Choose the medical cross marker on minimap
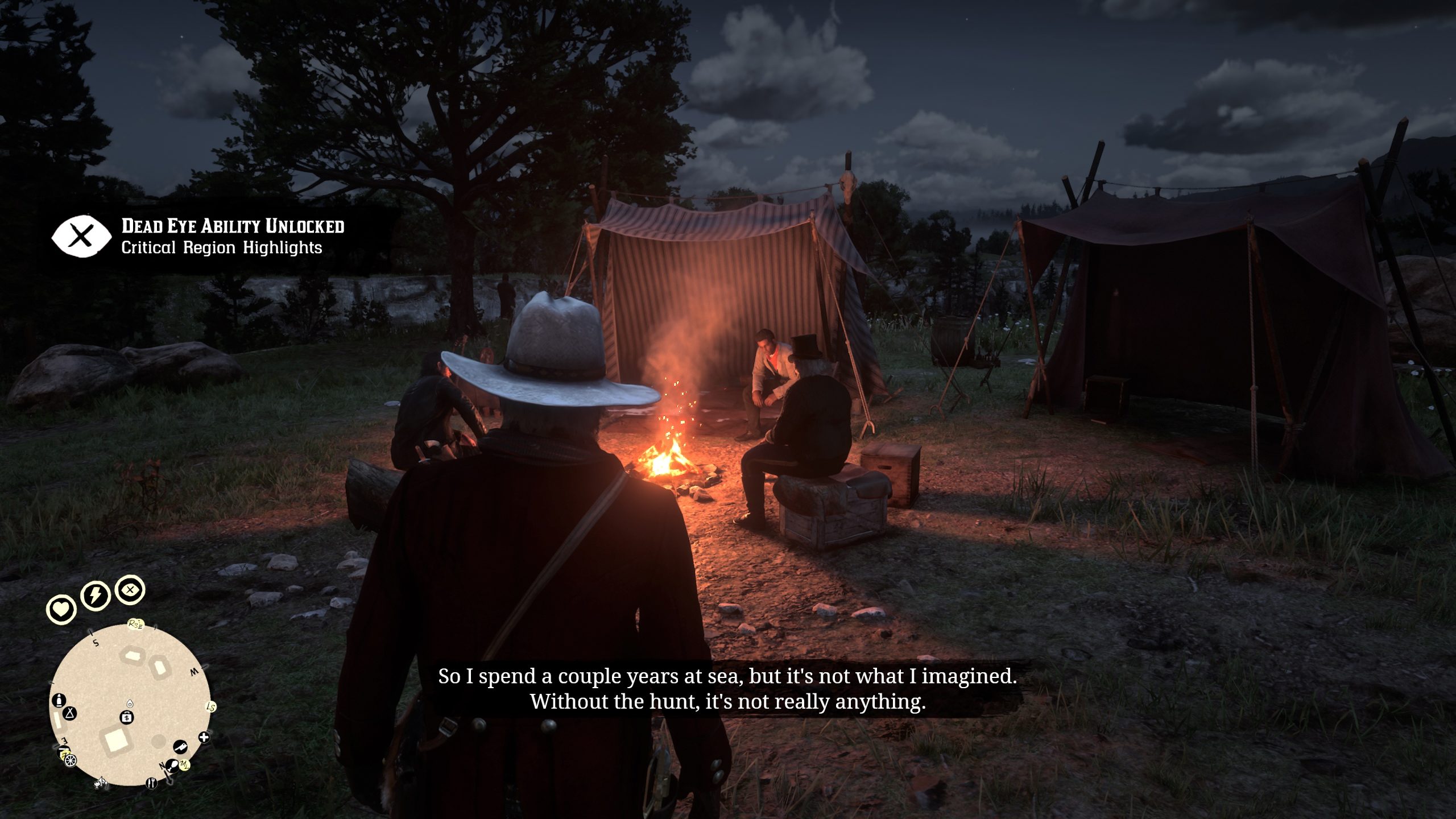Screen dimensions: 1456x819 pos(204,738)
